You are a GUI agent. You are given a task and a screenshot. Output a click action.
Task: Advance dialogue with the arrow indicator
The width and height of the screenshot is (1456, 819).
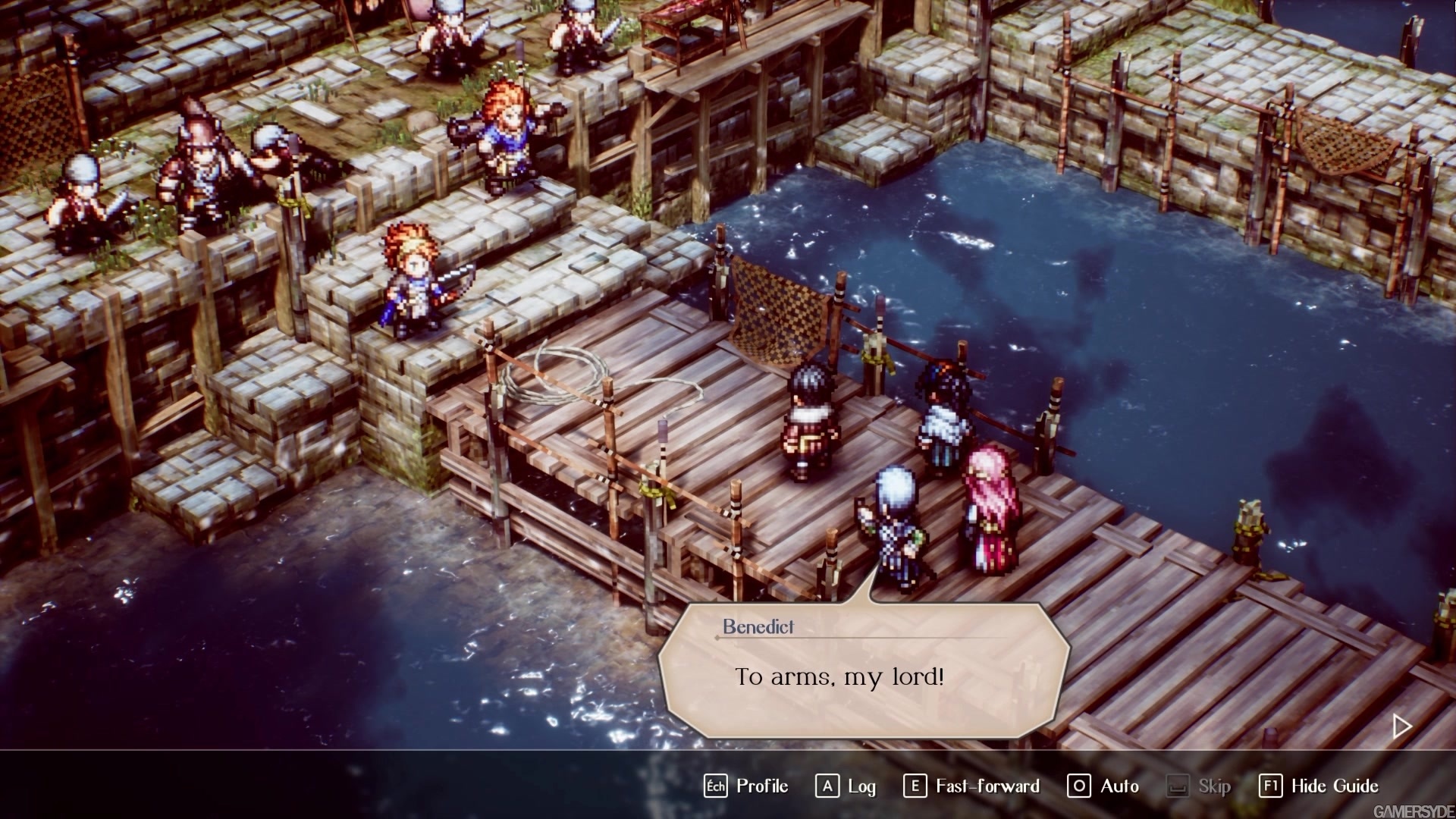pos(1401,726)
